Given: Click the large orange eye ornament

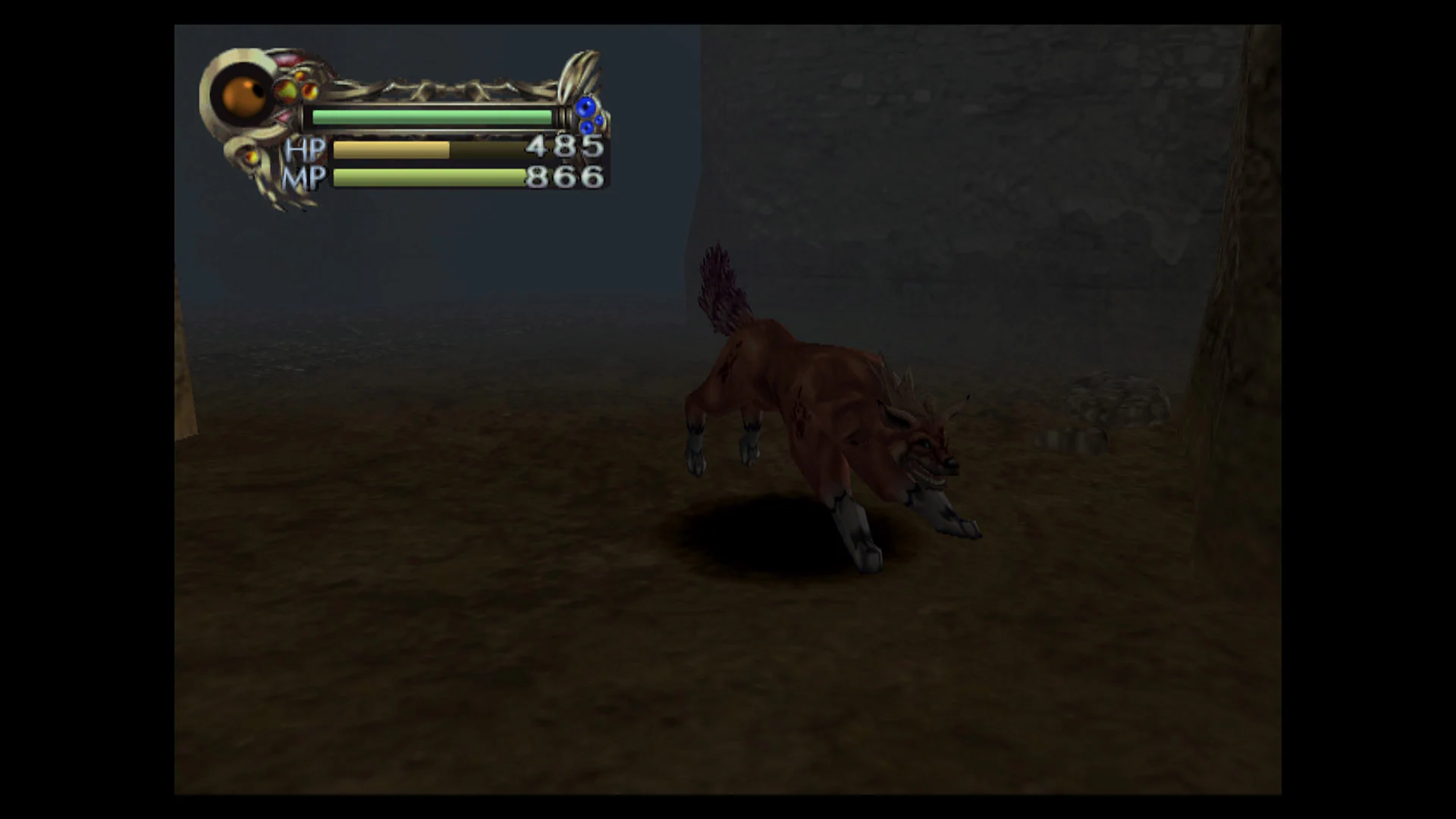Looking at the screenshot, I should coord(243,96).
